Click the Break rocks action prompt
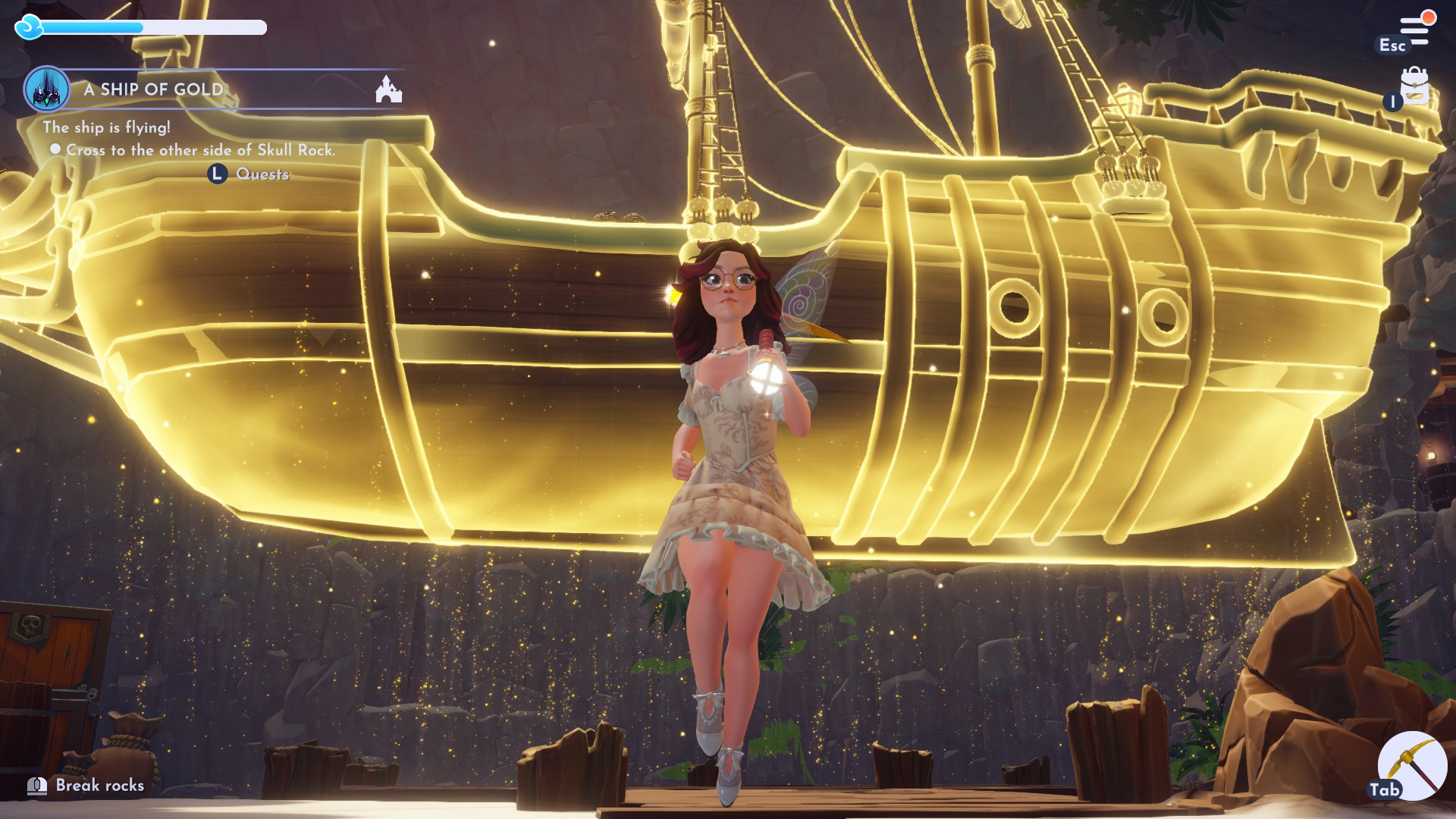This screenshot has width=1456, height=819. pyautogui.click(x=99, y=786)
